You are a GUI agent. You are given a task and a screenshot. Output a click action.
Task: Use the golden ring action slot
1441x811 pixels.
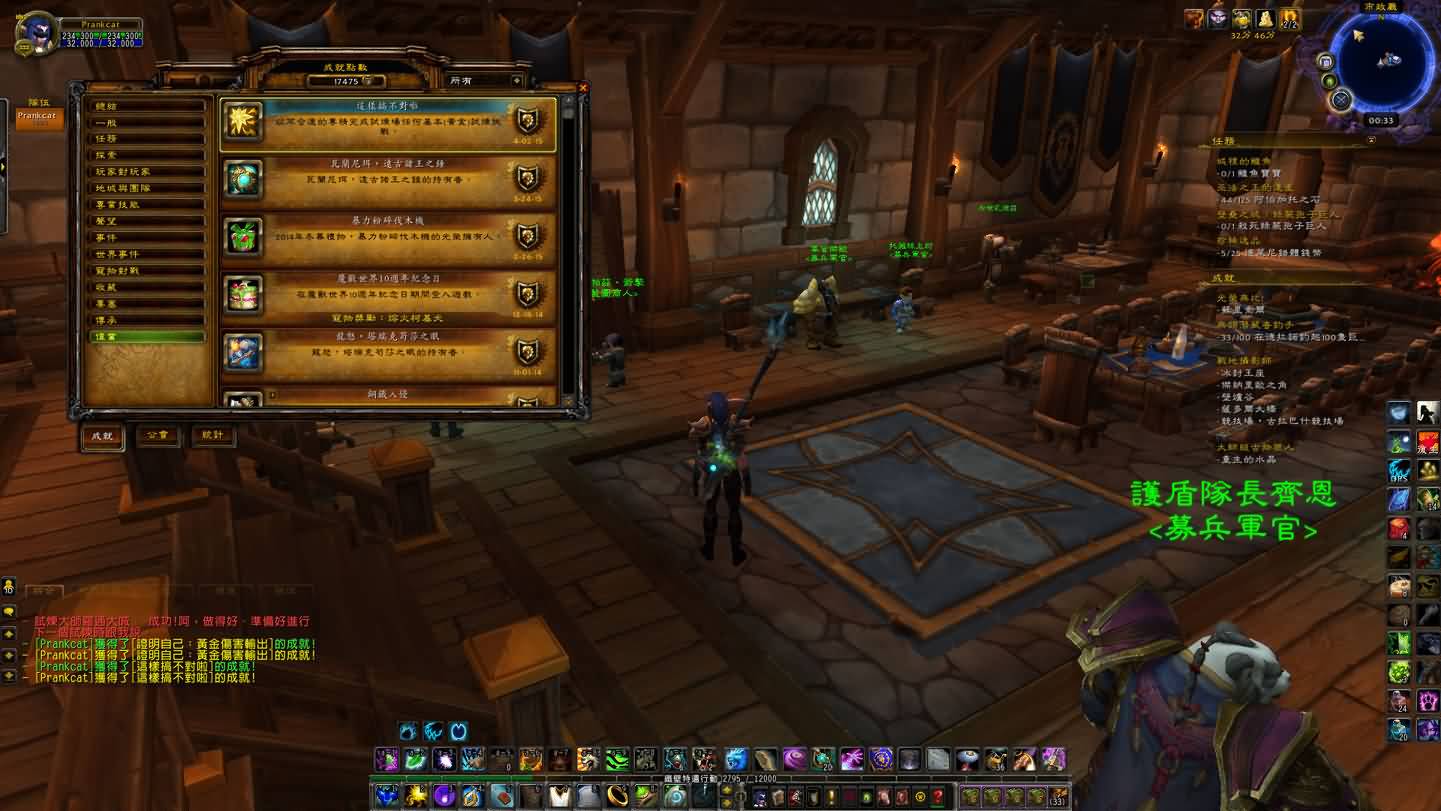pos(620,797)
